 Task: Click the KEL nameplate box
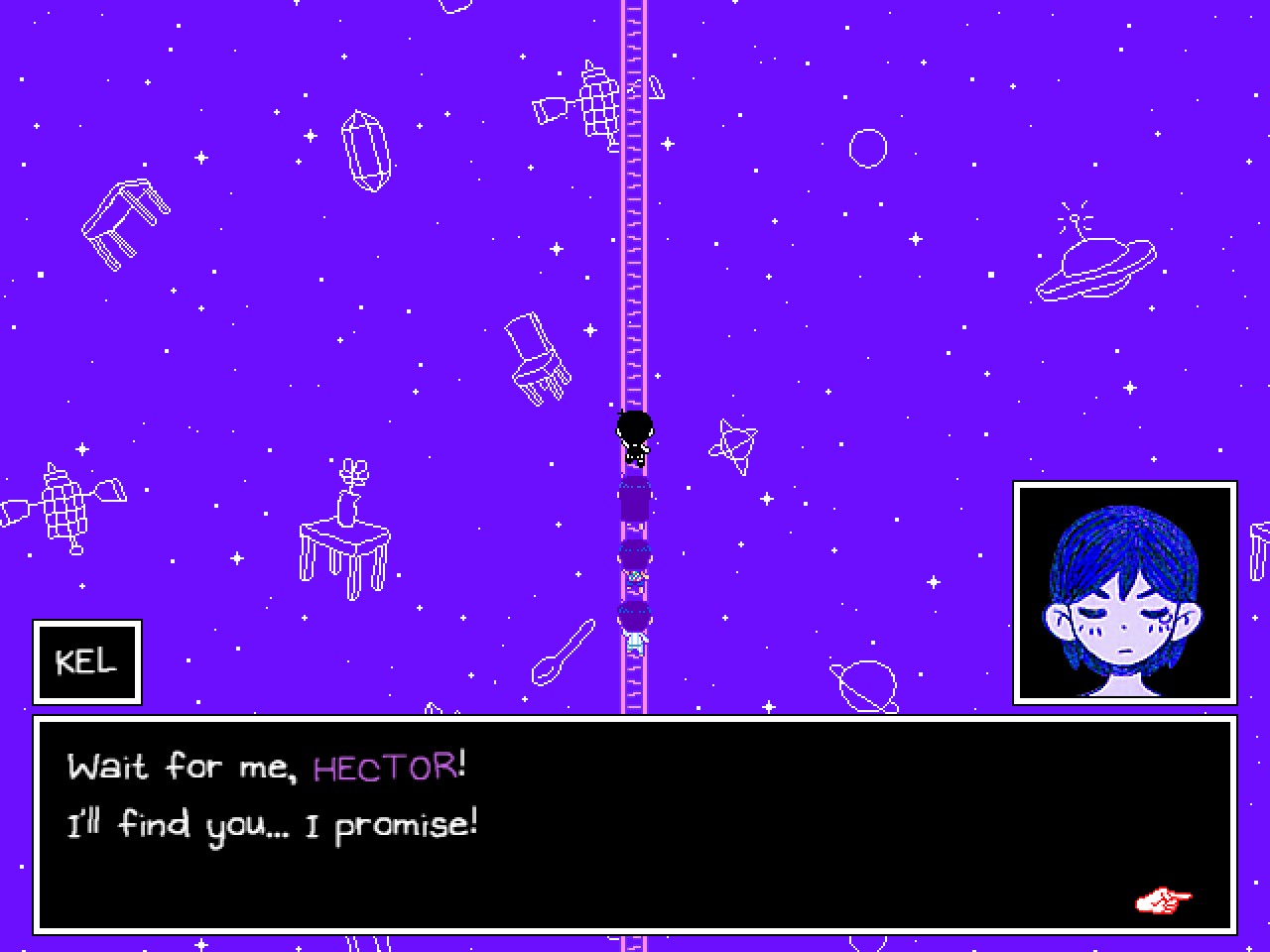pyautogui.click(x=86, y=661)
